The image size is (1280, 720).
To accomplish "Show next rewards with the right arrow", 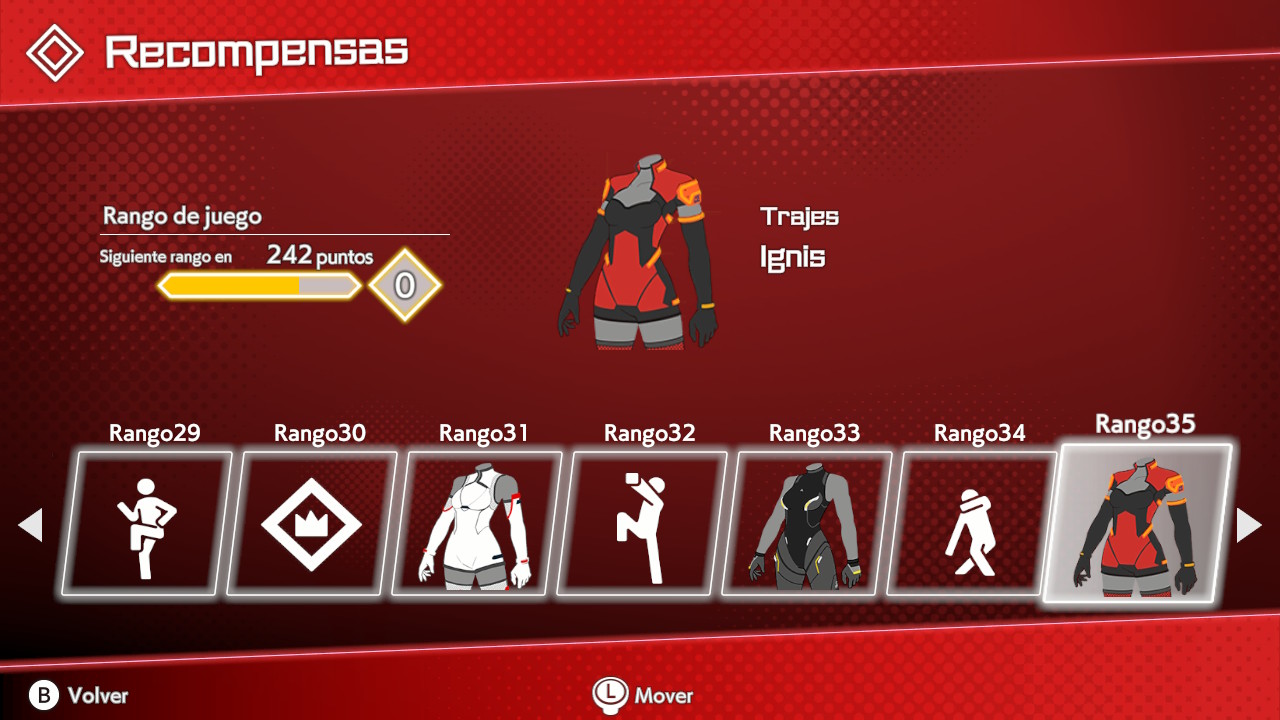I will [1249, 525].
